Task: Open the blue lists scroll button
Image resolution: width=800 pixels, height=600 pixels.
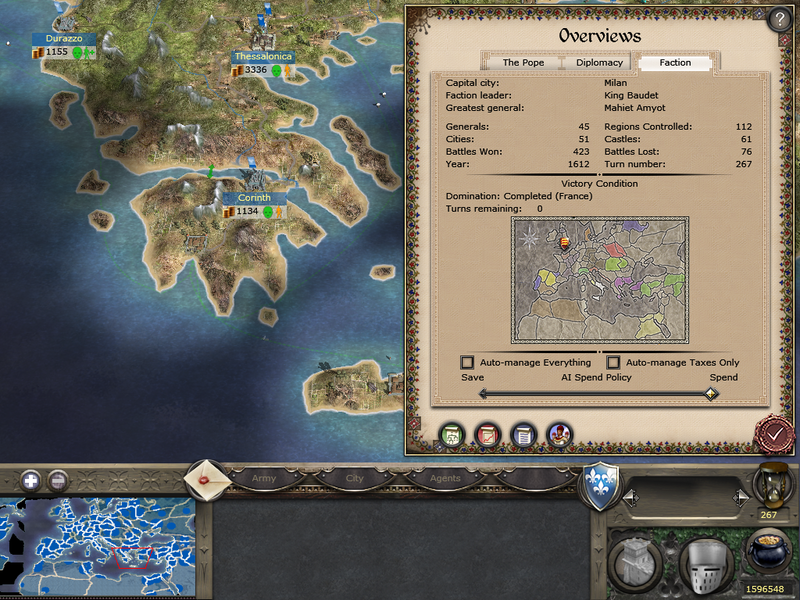Action: 522,435
